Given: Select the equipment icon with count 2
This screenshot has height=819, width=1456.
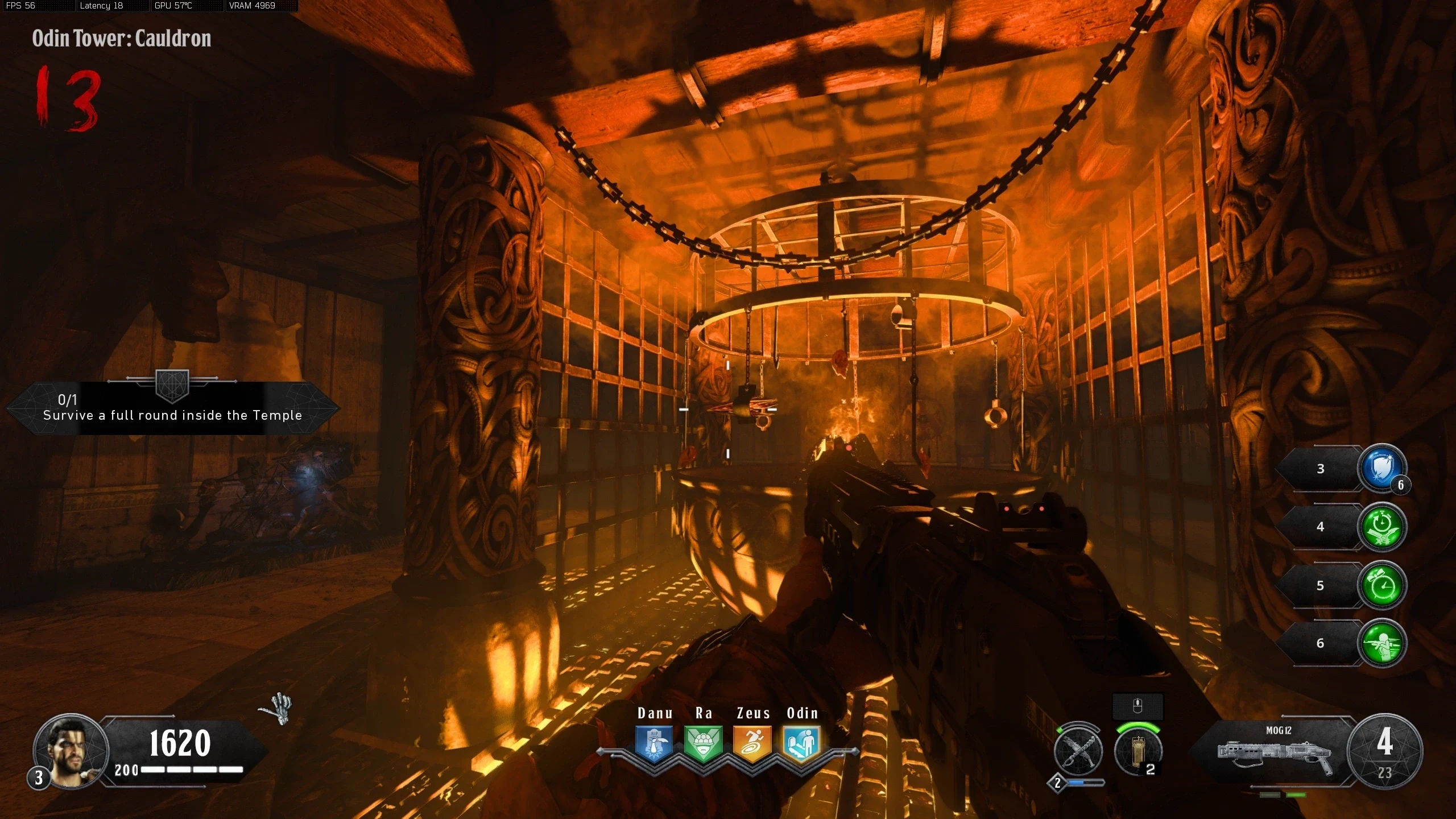Looking at the screenshot, I should coord(1137,752).
